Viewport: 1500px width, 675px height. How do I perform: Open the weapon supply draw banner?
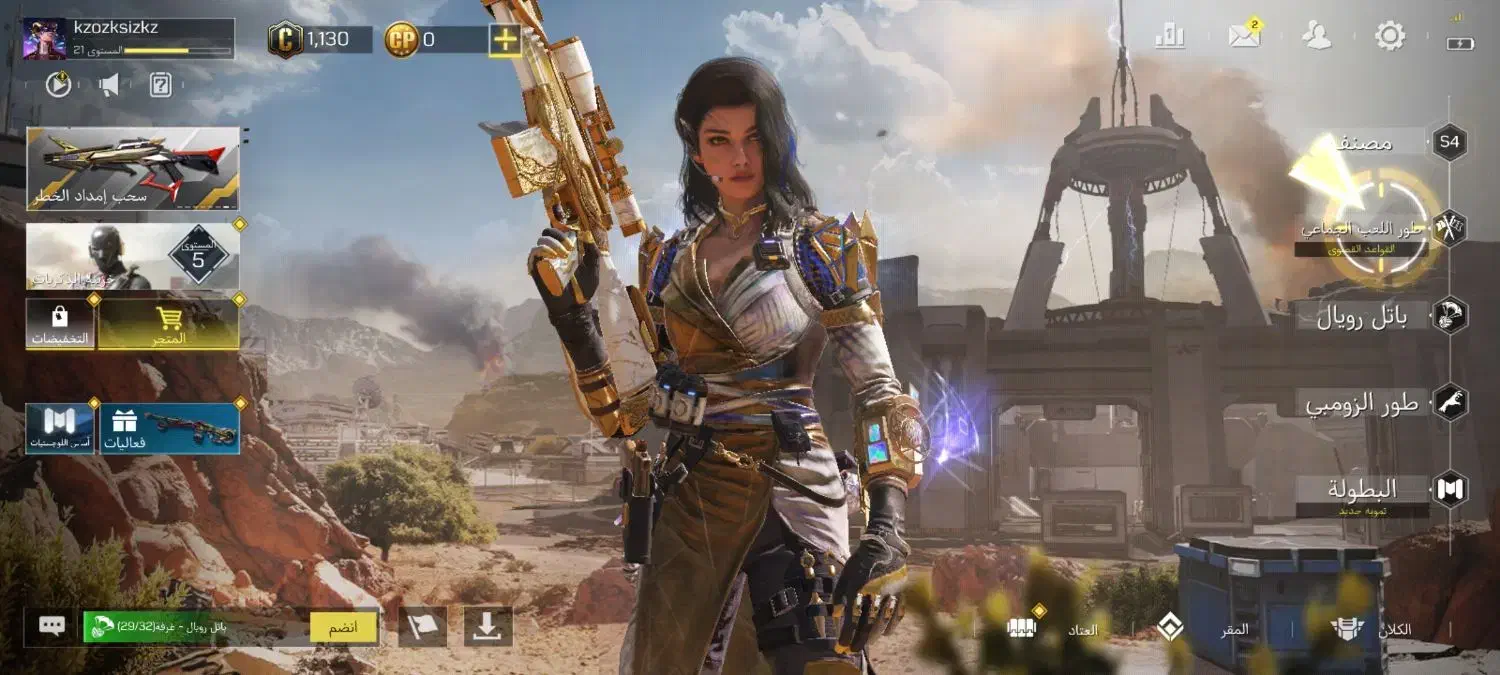click(x=133, y=168)
